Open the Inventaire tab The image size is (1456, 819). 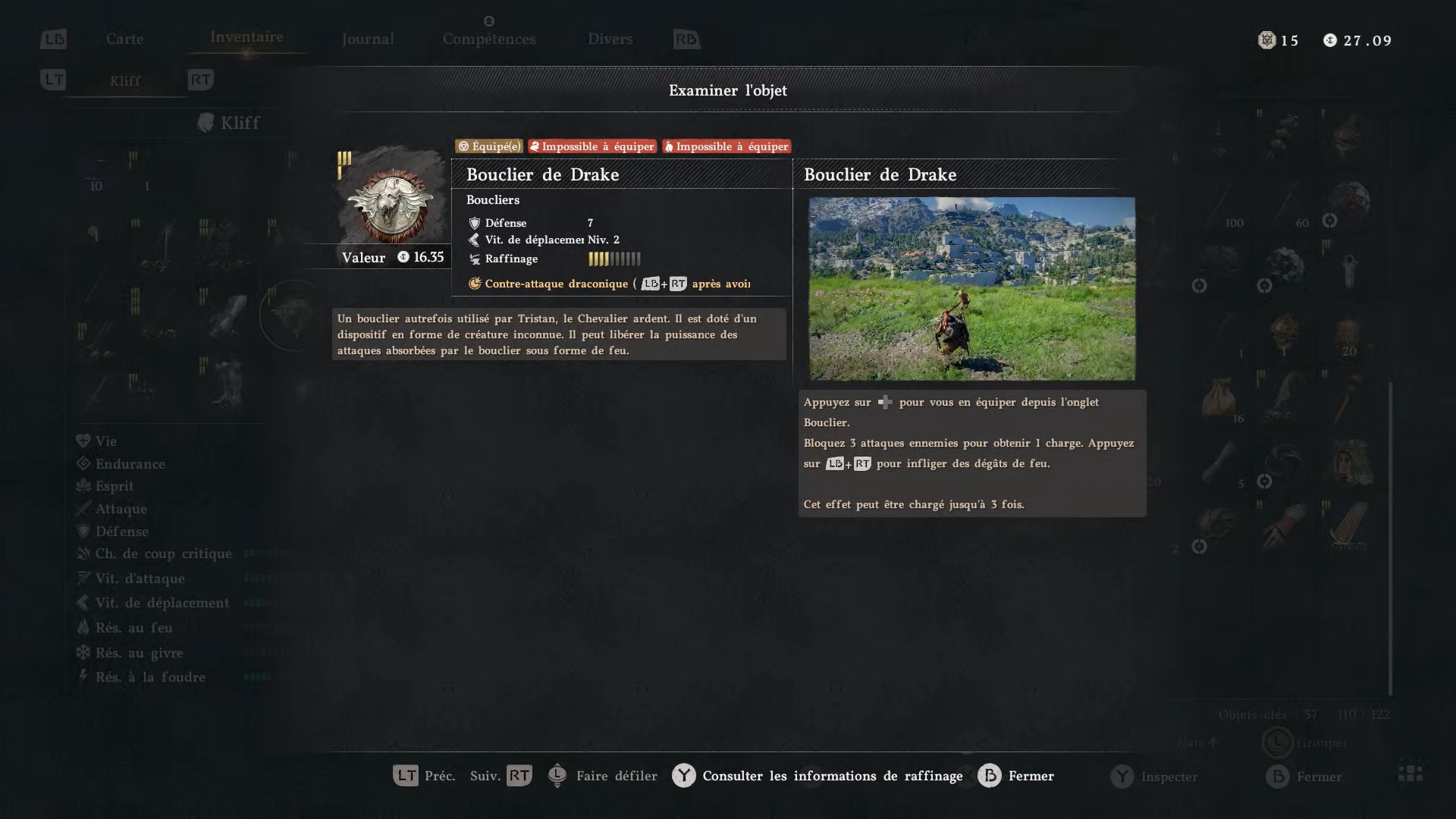(246, 37)
